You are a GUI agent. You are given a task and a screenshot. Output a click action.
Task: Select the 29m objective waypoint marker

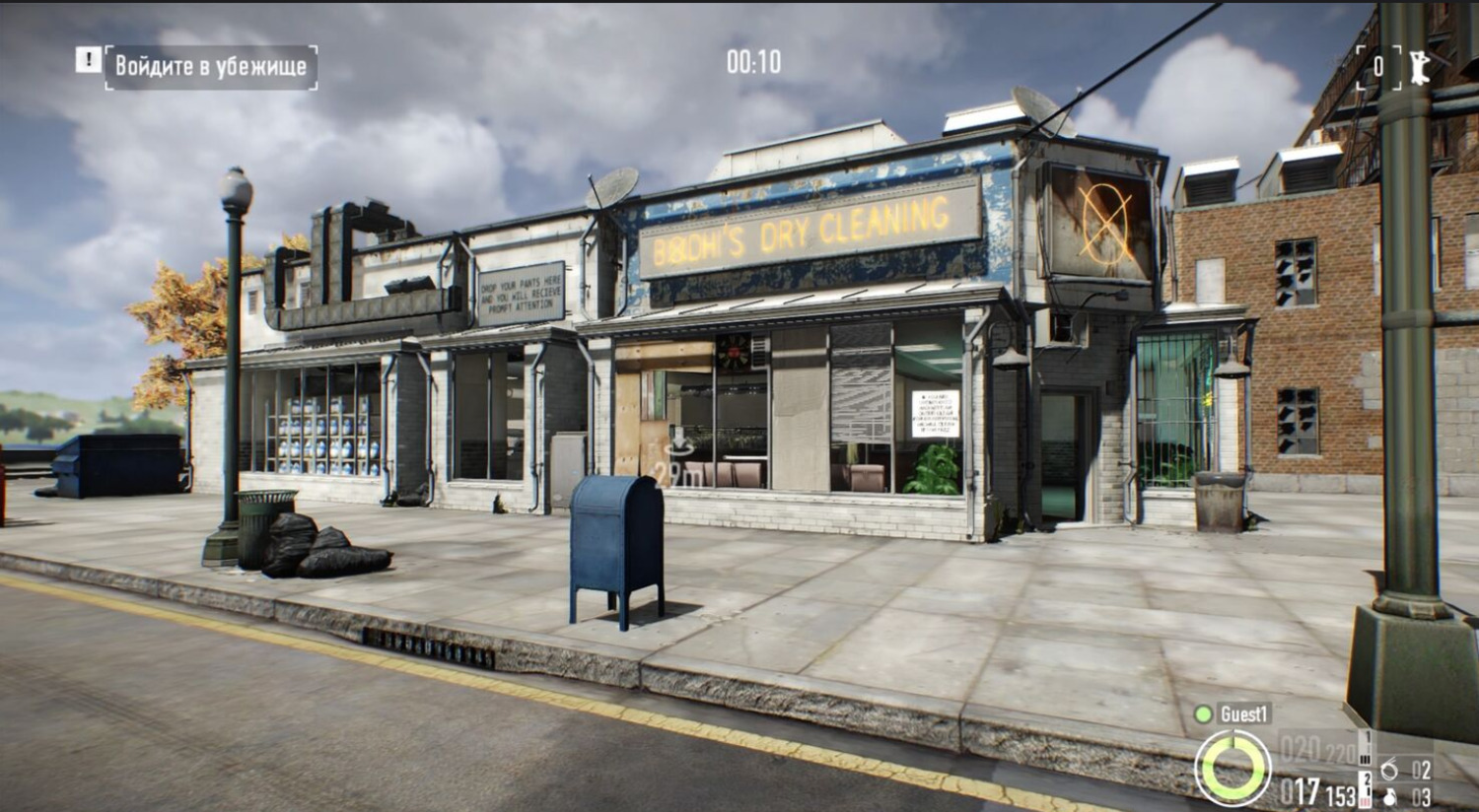pos(680,463)
